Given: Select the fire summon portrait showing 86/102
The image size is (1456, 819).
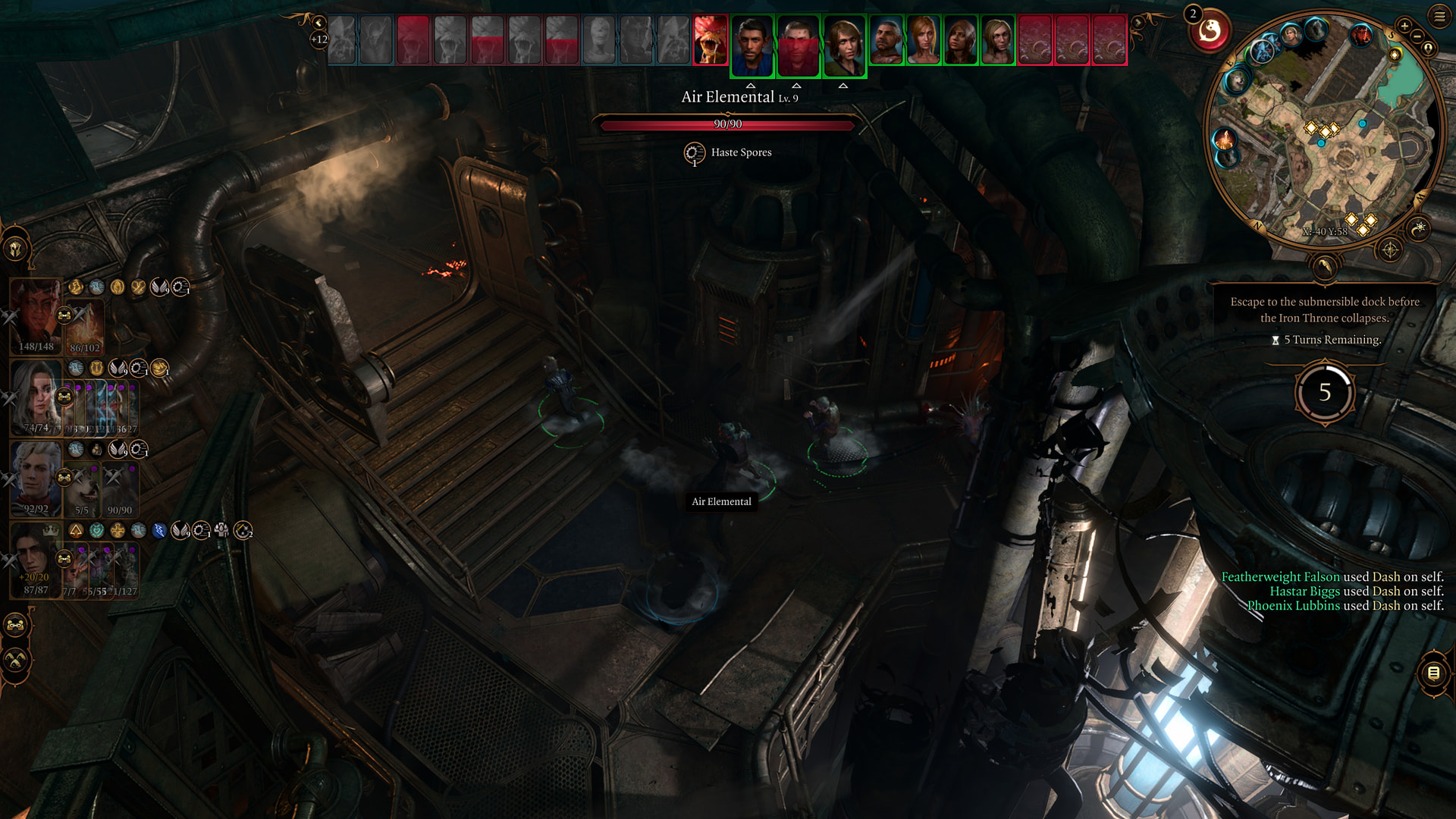Looking at the screenshot, I should click(x=86, y=326).
